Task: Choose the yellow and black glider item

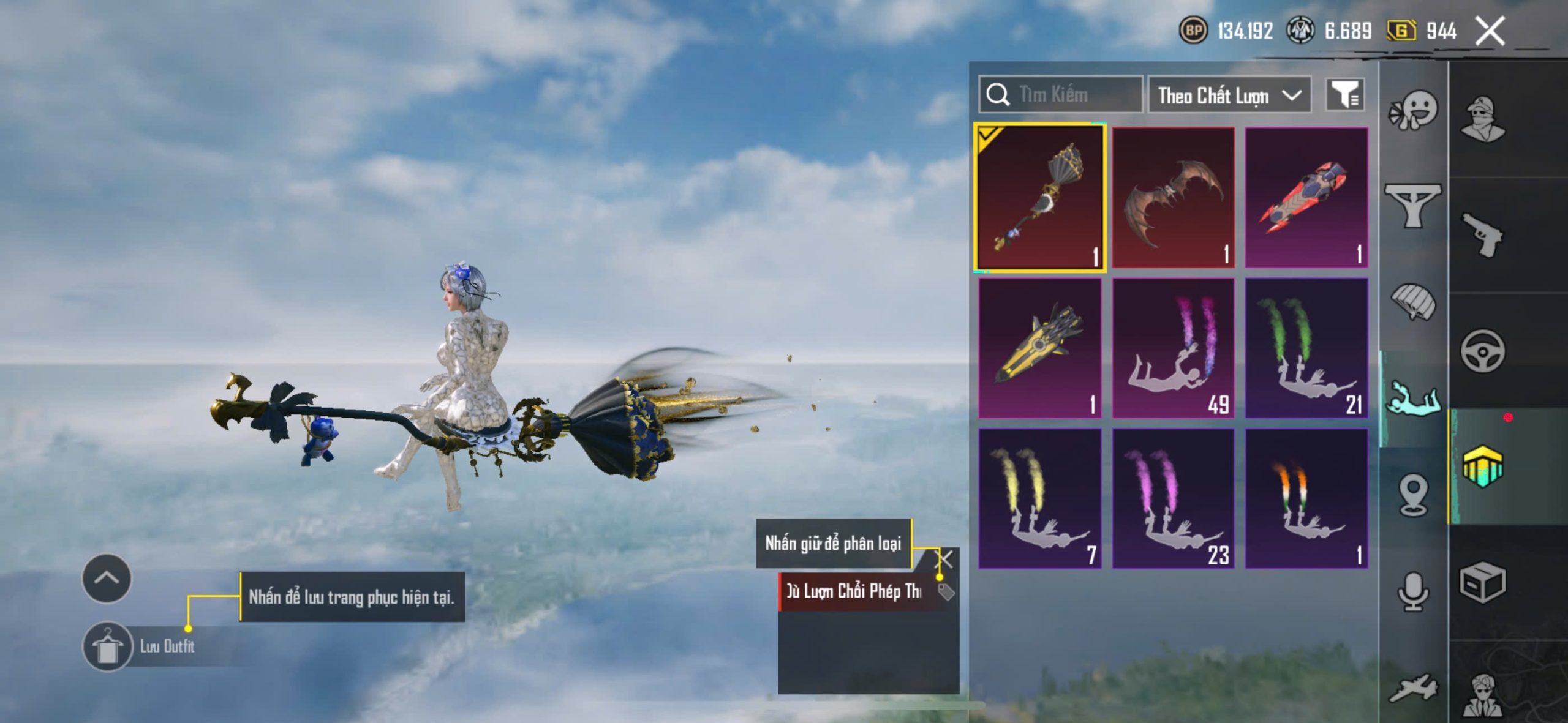Action: click(x=1040, y=348)
